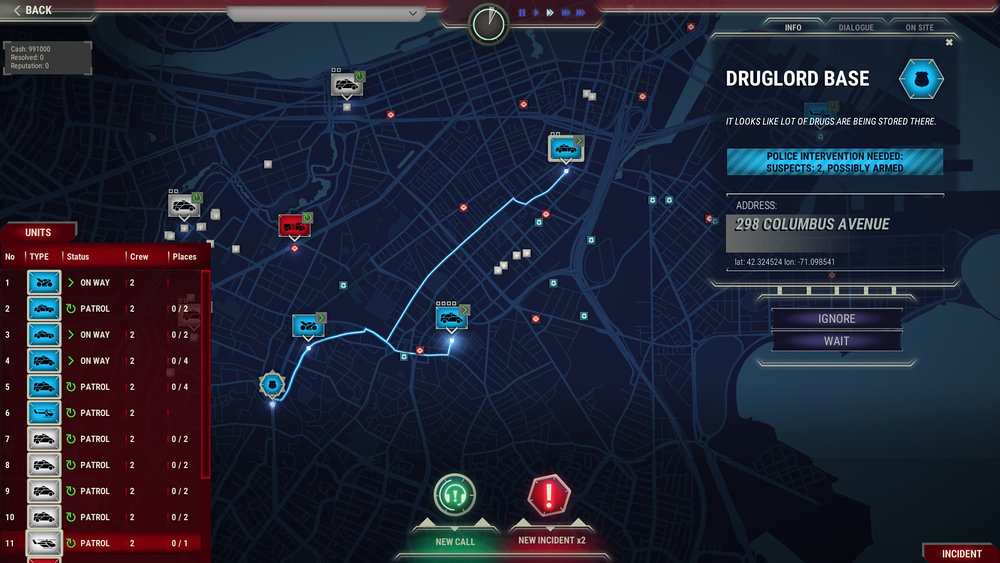Pause the game time
The height and width of the screenshot is (563, 1000).
522,13
